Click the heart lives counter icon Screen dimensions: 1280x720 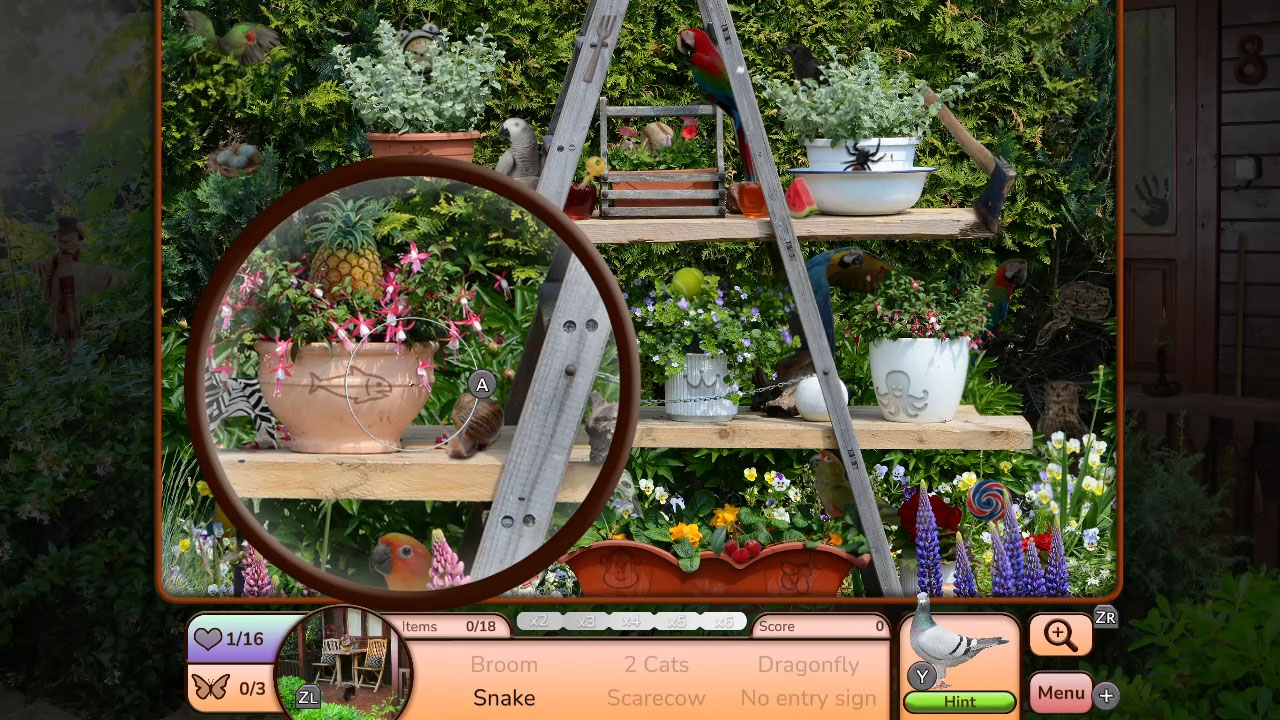[210, 639]
